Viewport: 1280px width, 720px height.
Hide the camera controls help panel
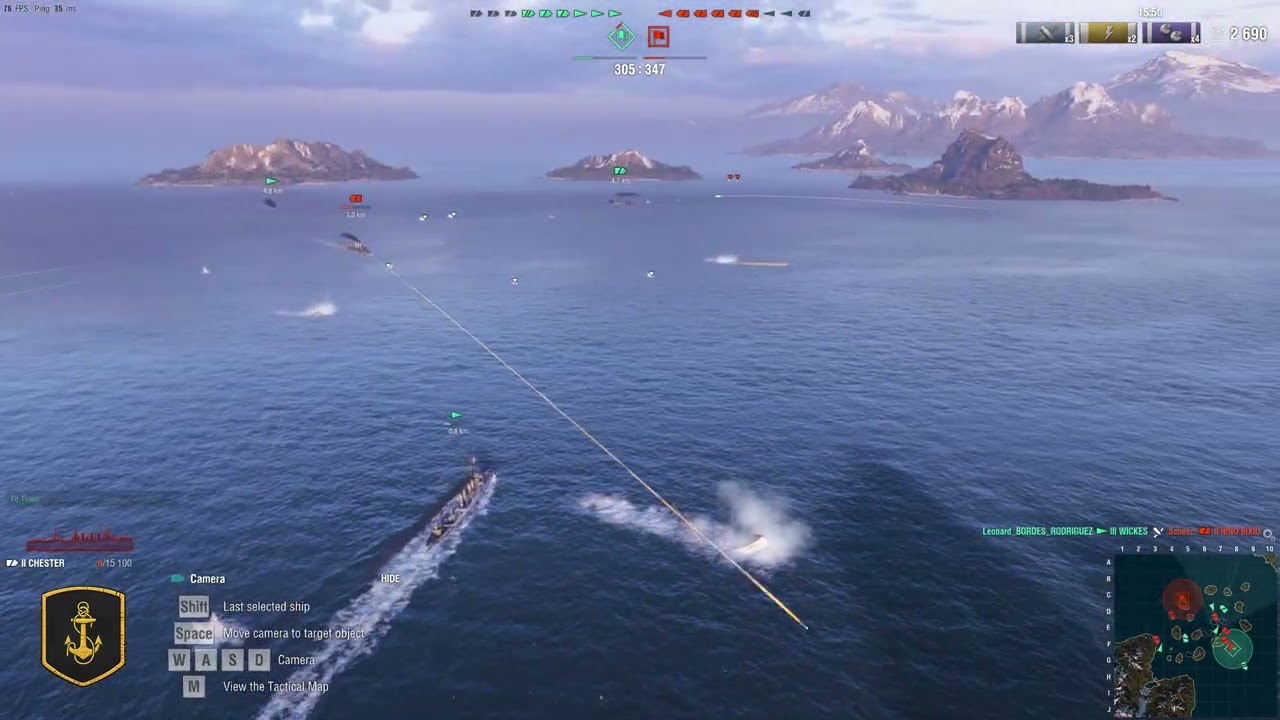pos(390,579)
